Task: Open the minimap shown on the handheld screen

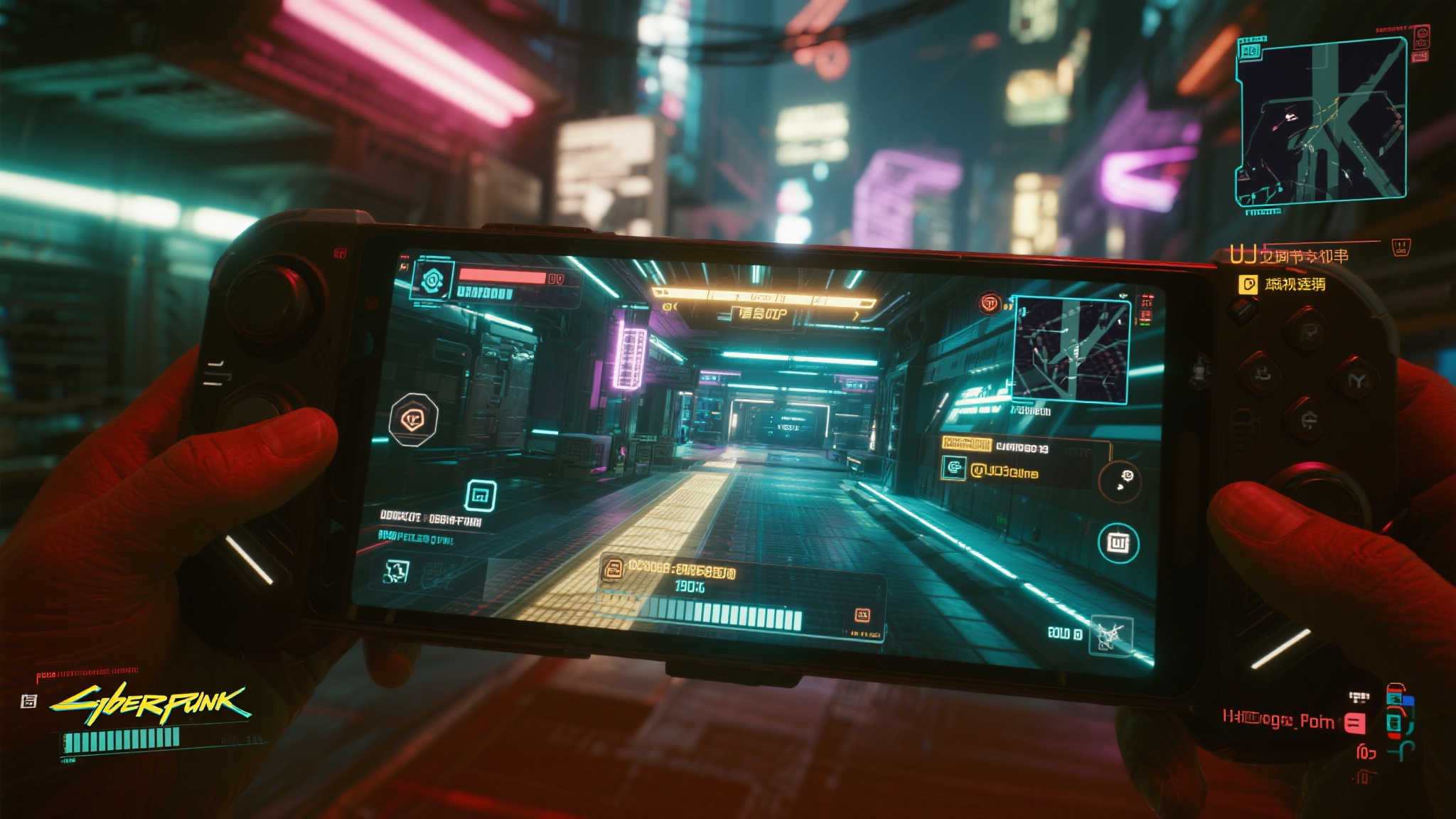Action: (1072, 350)
